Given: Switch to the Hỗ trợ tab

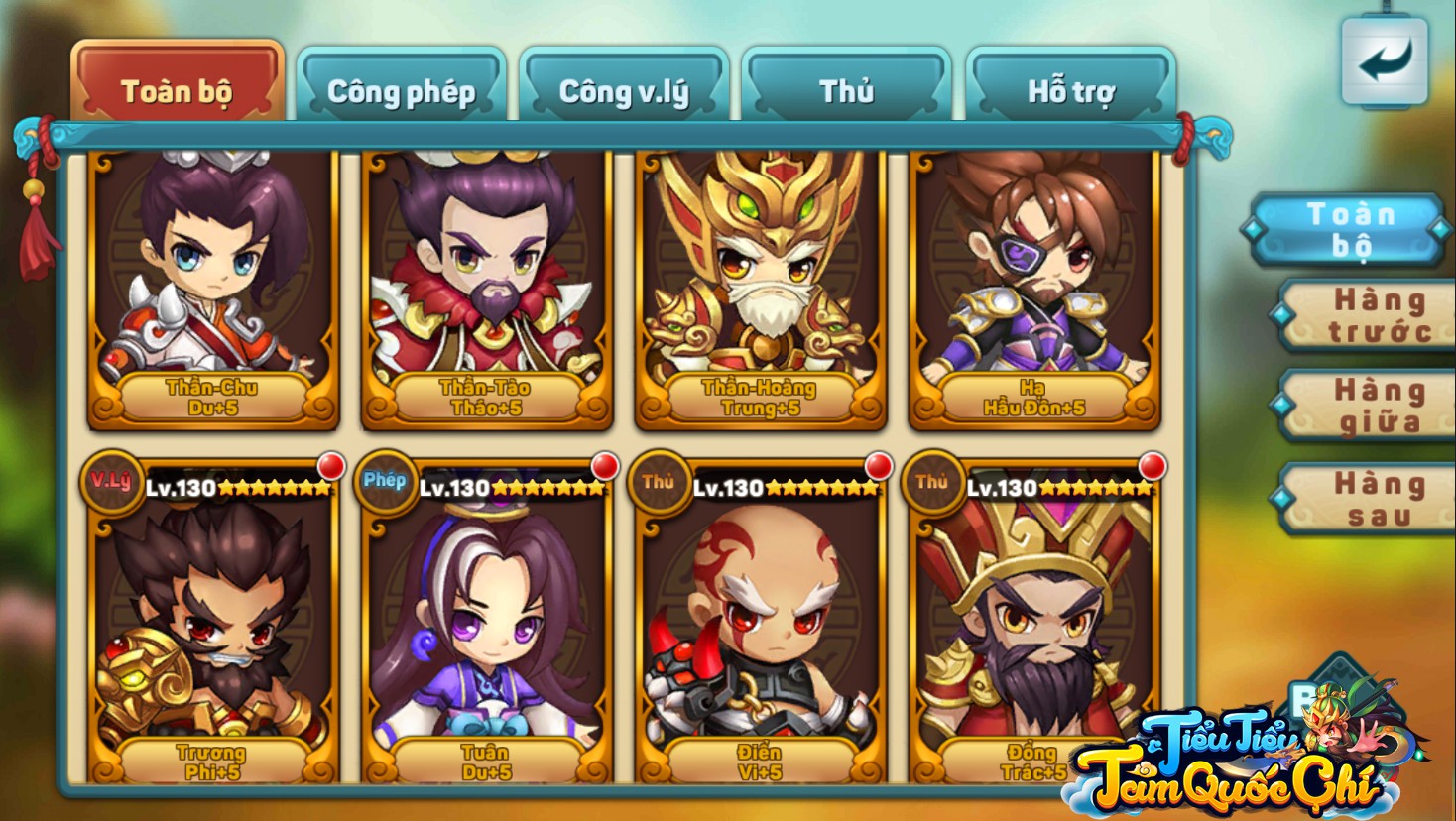Looking at the screenshot, I should 1070,91.
